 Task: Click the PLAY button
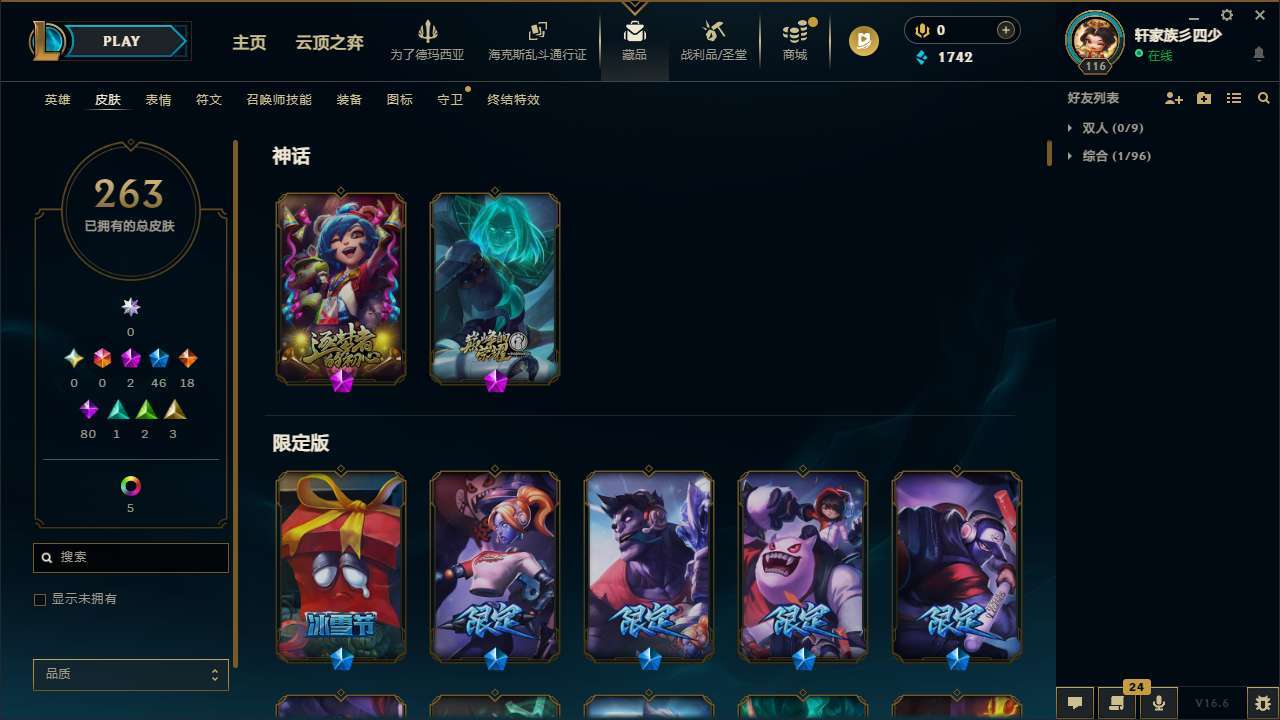point(121,41)
